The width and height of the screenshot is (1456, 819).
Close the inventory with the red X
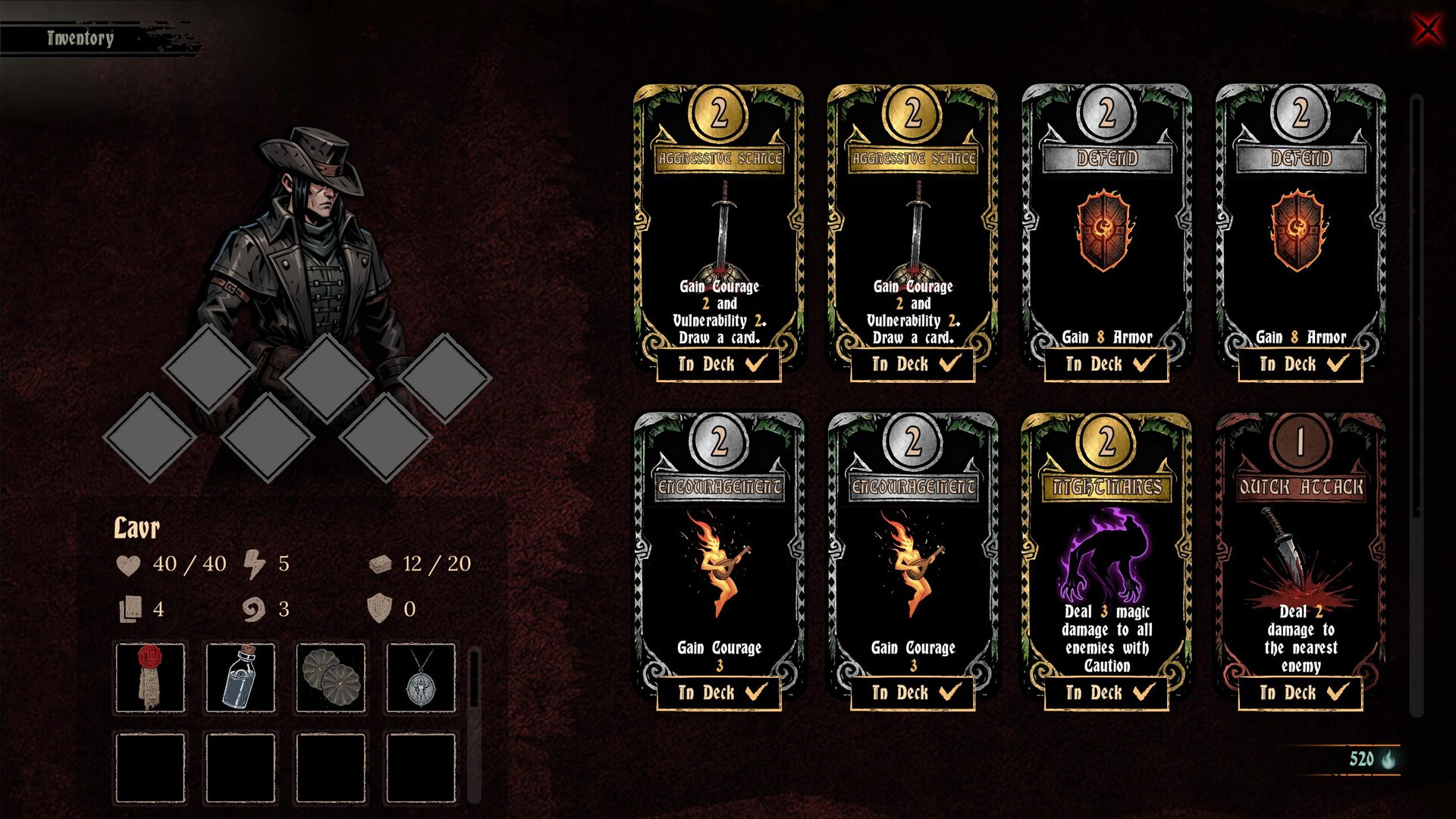point(1427,30)
